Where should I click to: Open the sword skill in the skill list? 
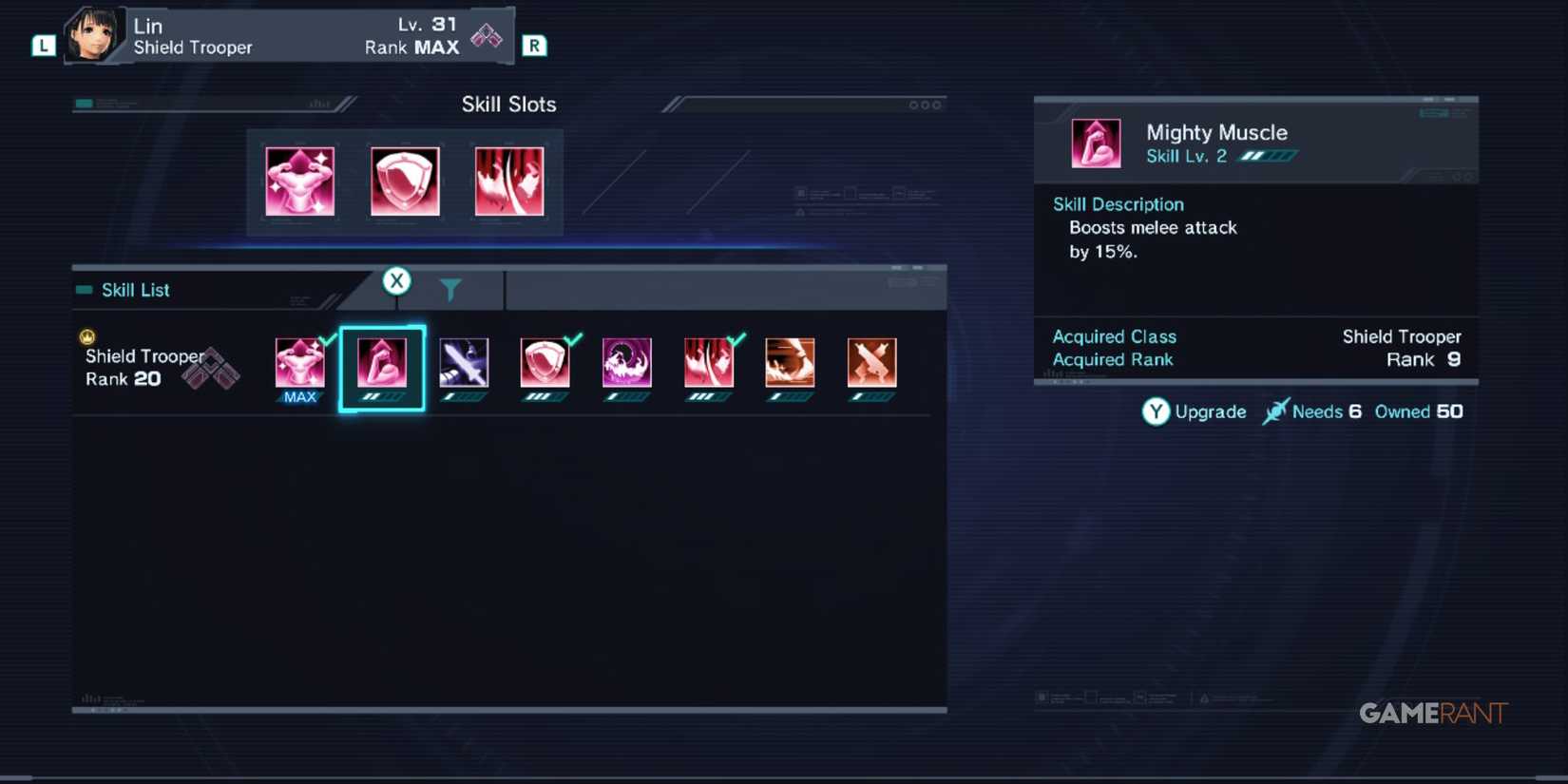464,364
